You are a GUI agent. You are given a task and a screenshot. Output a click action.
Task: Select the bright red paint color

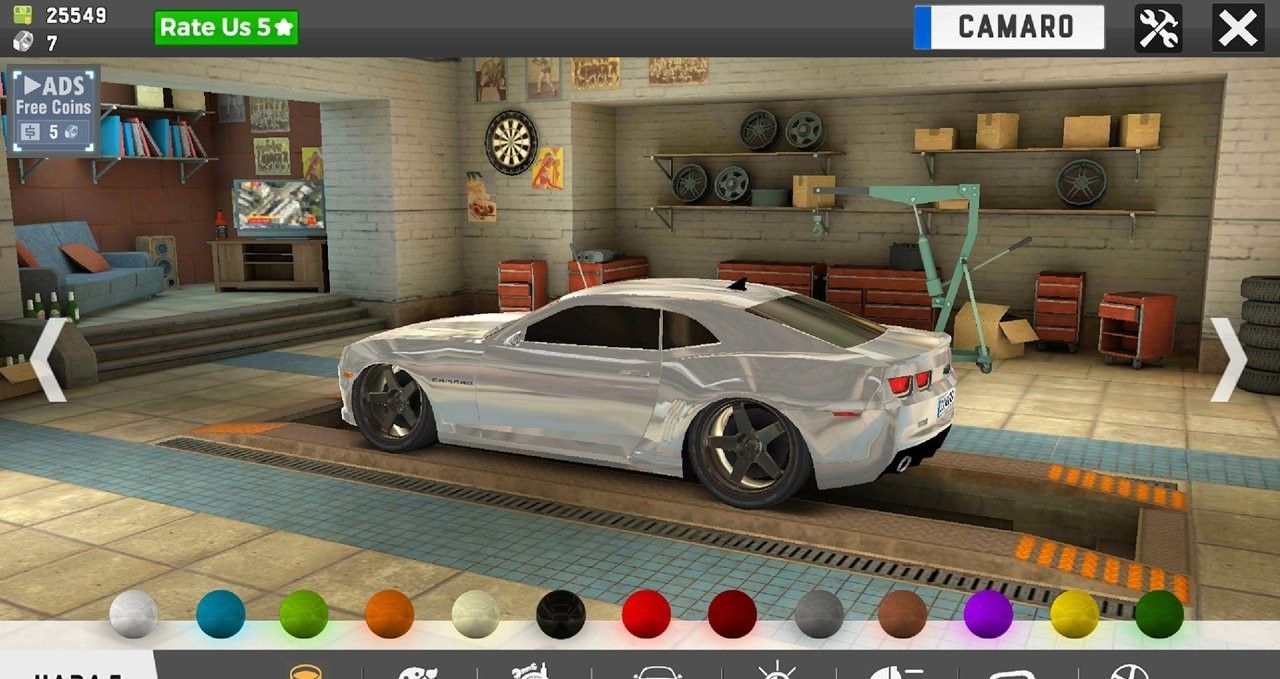pyautogui.click(x=646, y=614)
